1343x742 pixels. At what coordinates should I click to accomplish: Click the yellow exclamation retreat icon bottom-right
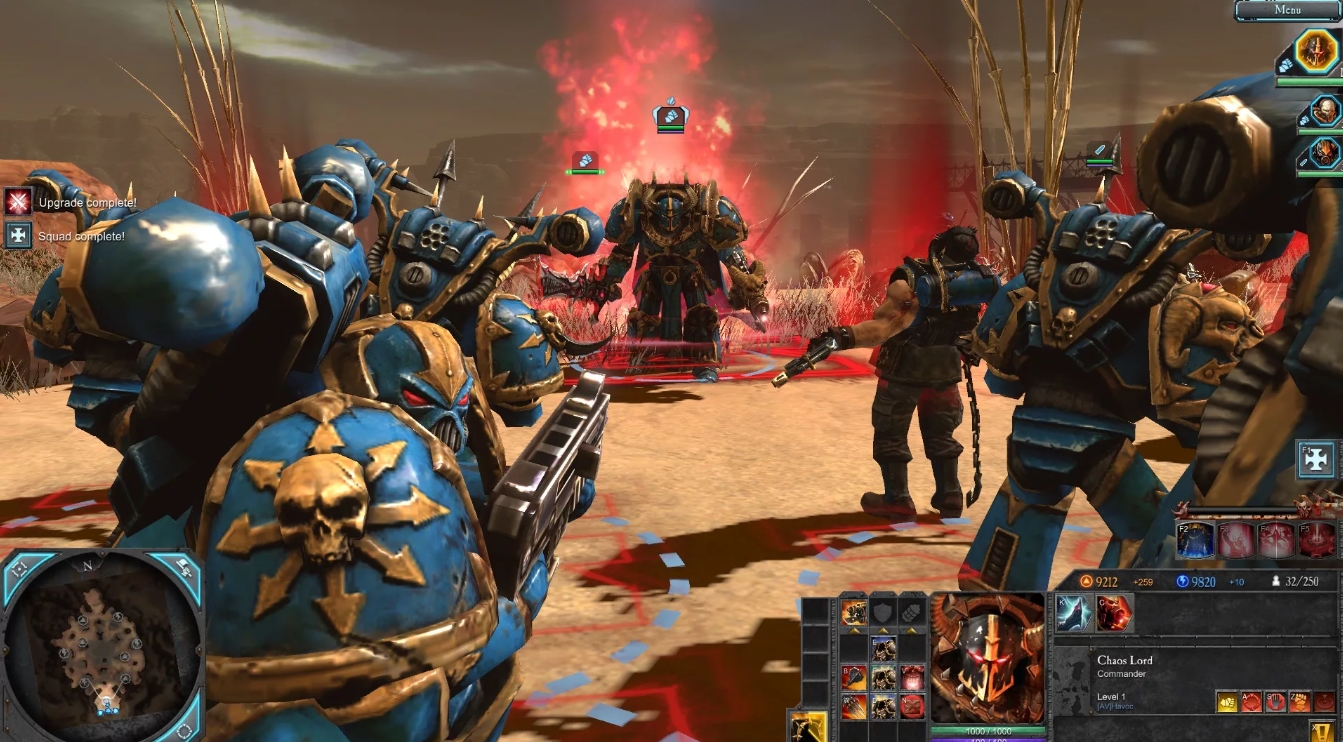pyautogui.click(x=1320, y=732)
